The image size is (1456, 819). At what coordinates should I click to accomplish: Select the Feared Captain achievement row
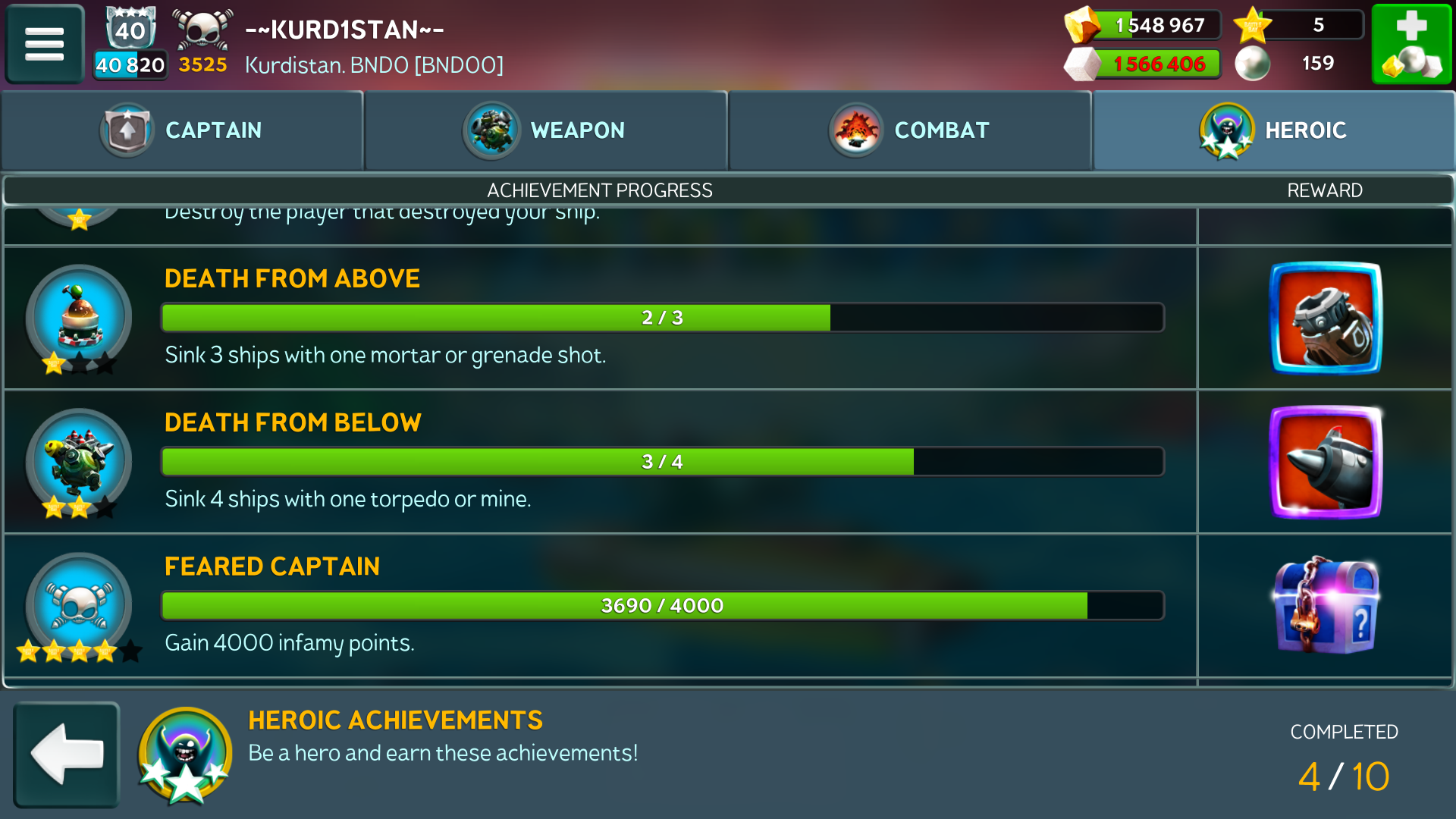click(599, 606)
